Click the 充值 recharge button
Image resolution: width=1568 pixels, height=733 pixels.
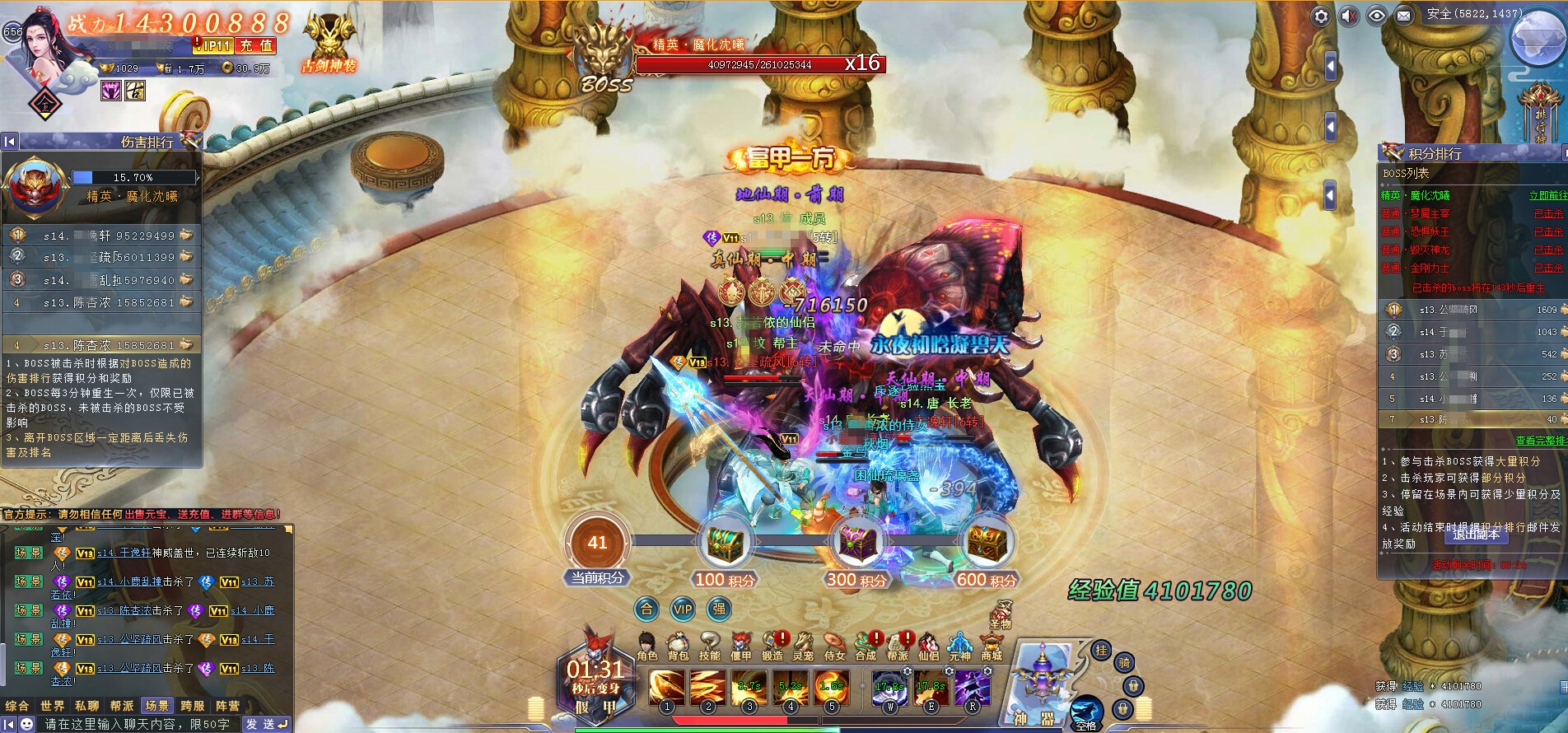(257, 46)
